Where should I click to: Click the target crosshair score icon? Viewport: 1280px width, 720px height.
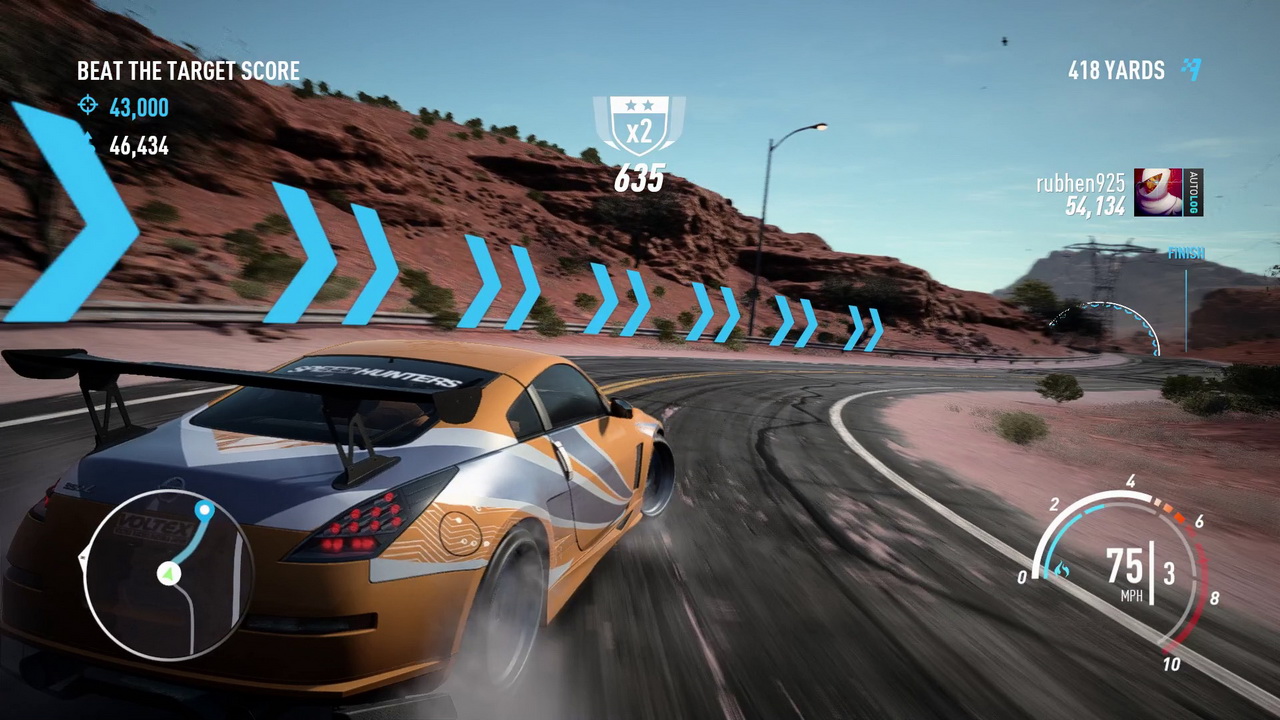87,106
